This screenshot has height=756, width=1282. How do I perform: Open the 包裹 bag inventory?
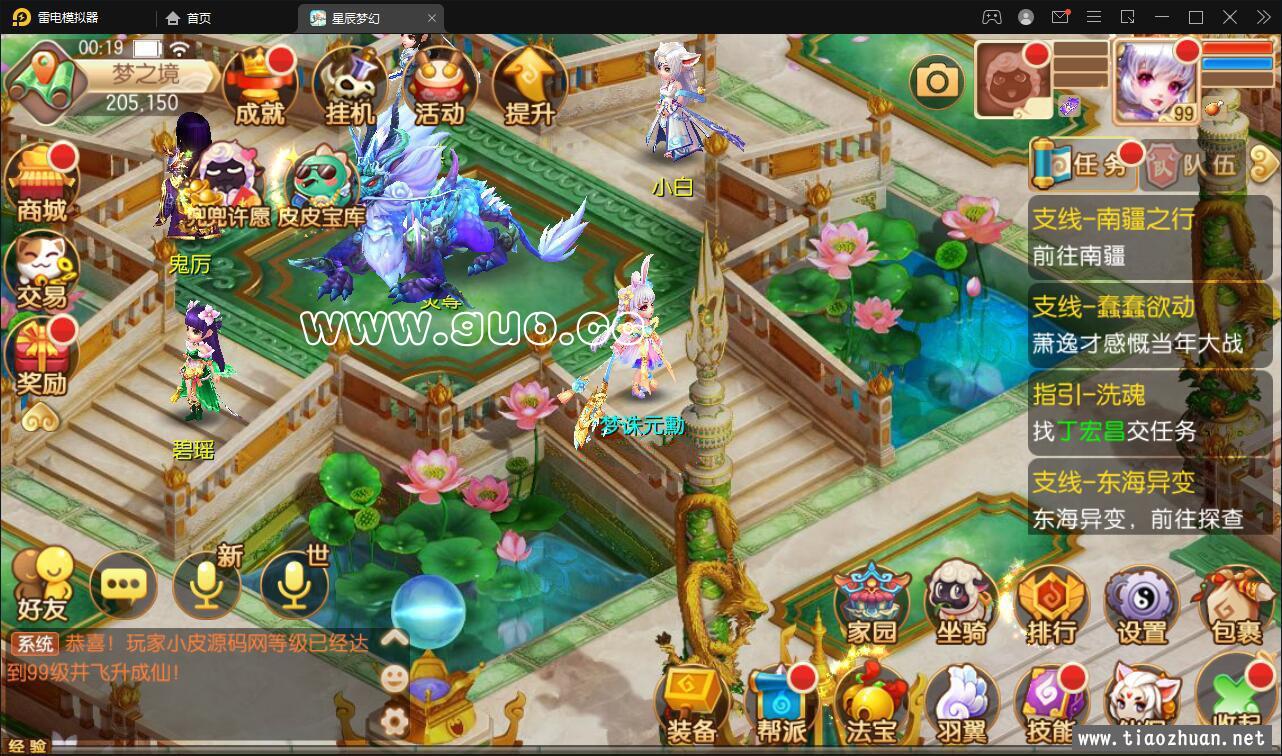coord(1236,604)
